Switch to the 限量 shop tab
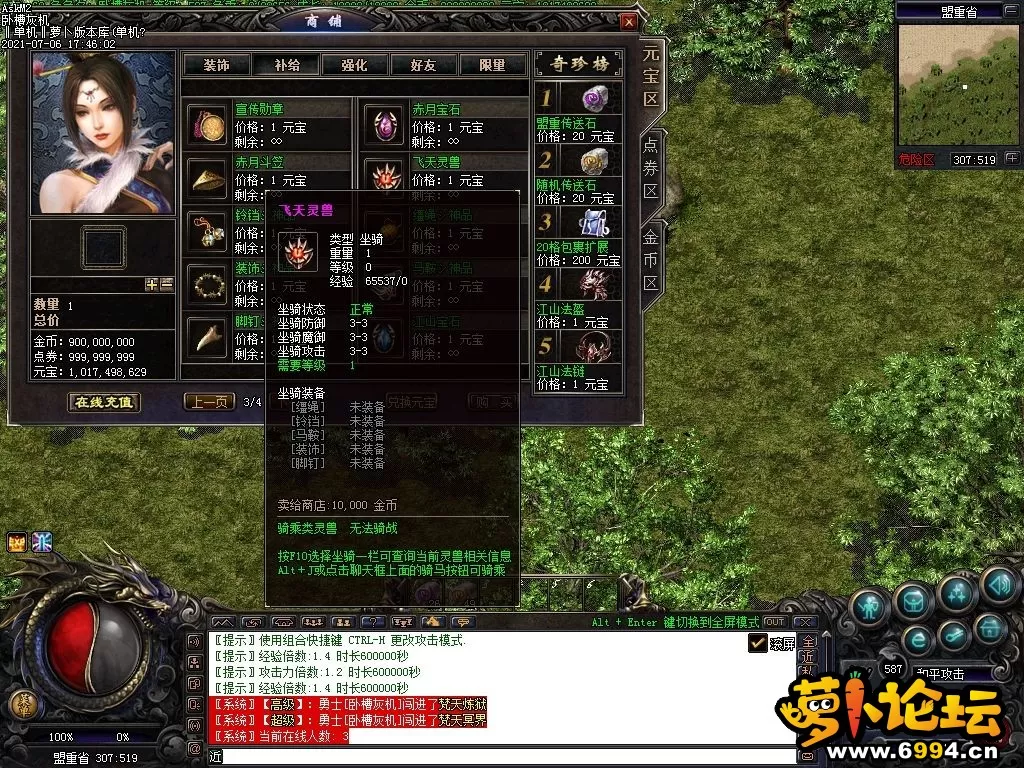 (492, 65)
